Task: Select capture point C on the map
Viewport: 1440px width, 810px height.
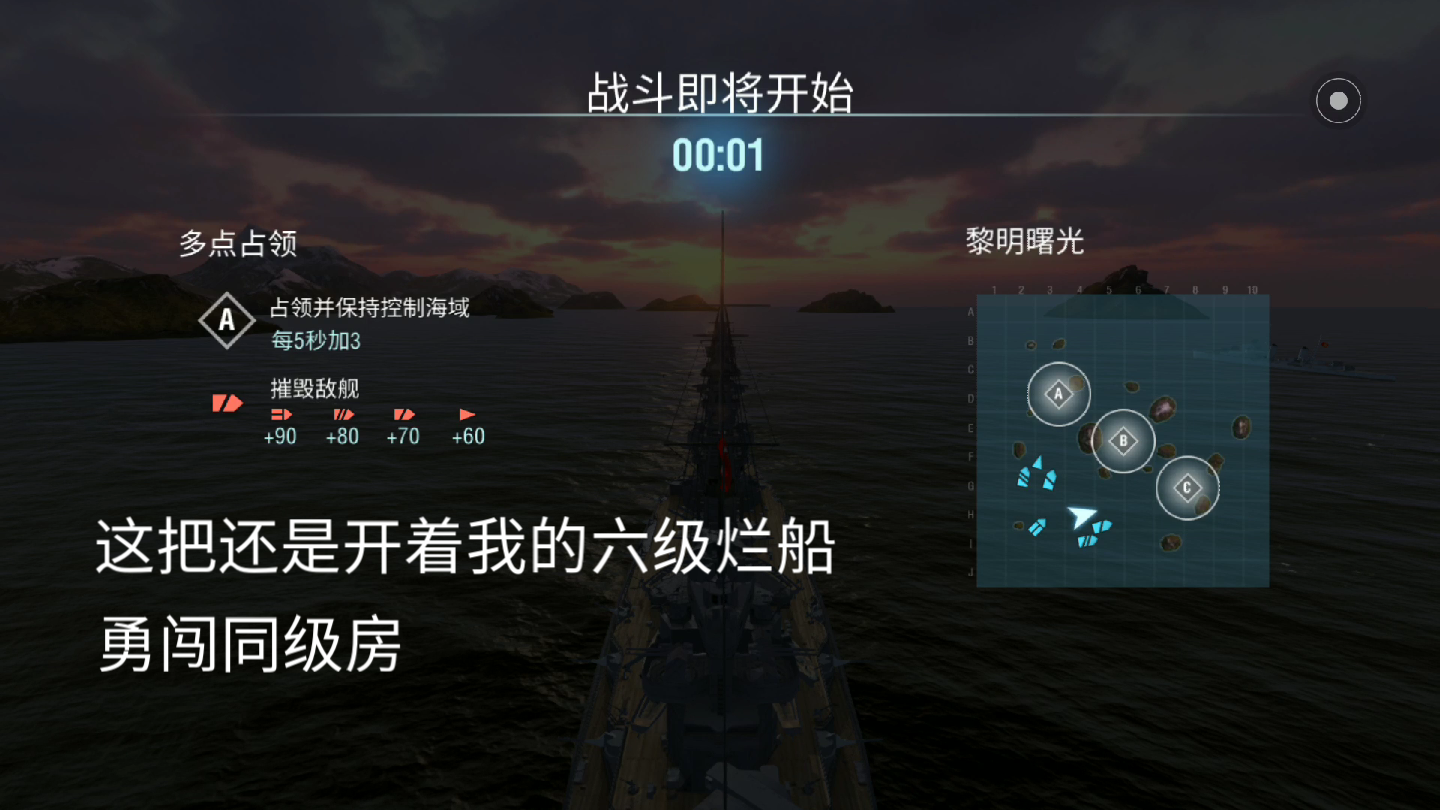Action: (x=1187, y=488)
